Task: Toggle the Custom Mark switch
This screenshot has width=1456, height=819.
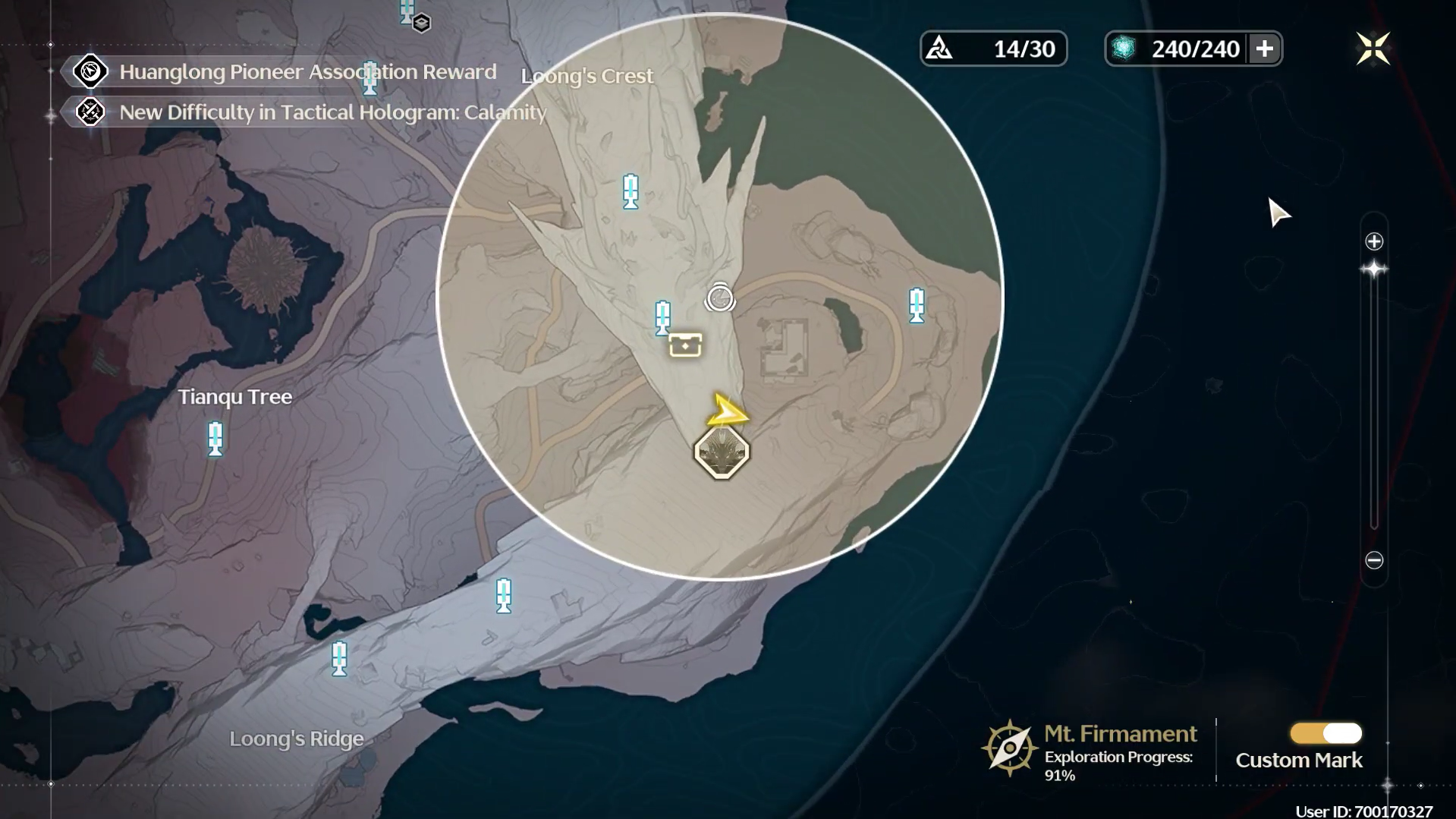Action: (x=1325, y=733)
